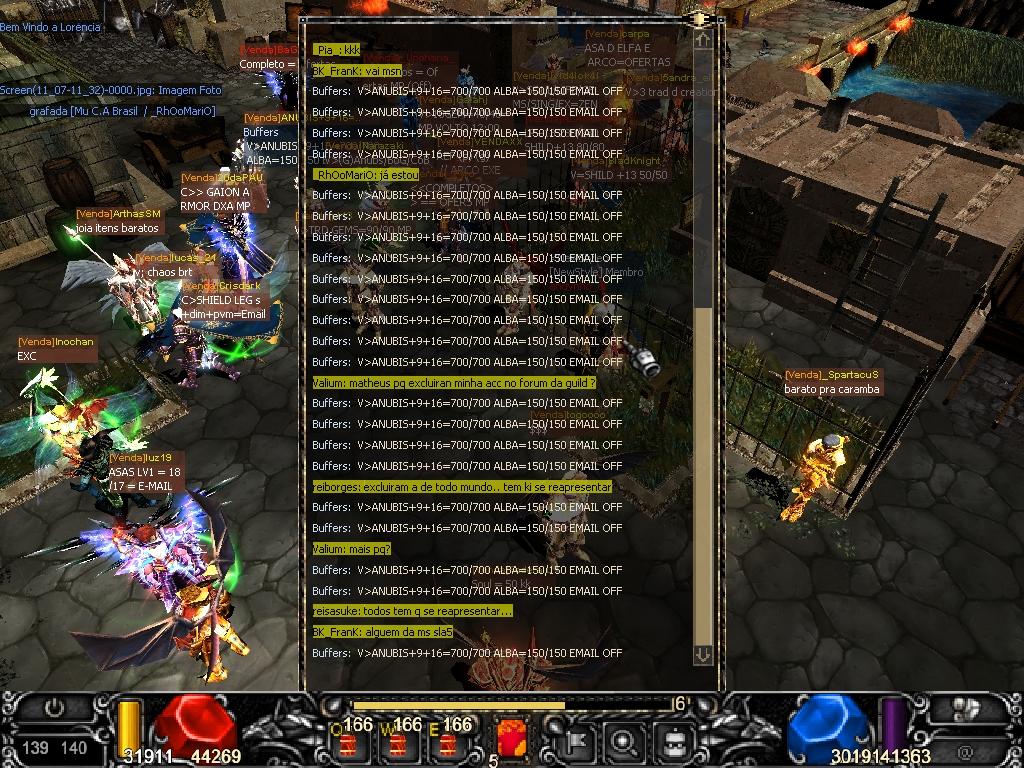Click the chat log scrollbar thumb

click(x=703, y=477)
